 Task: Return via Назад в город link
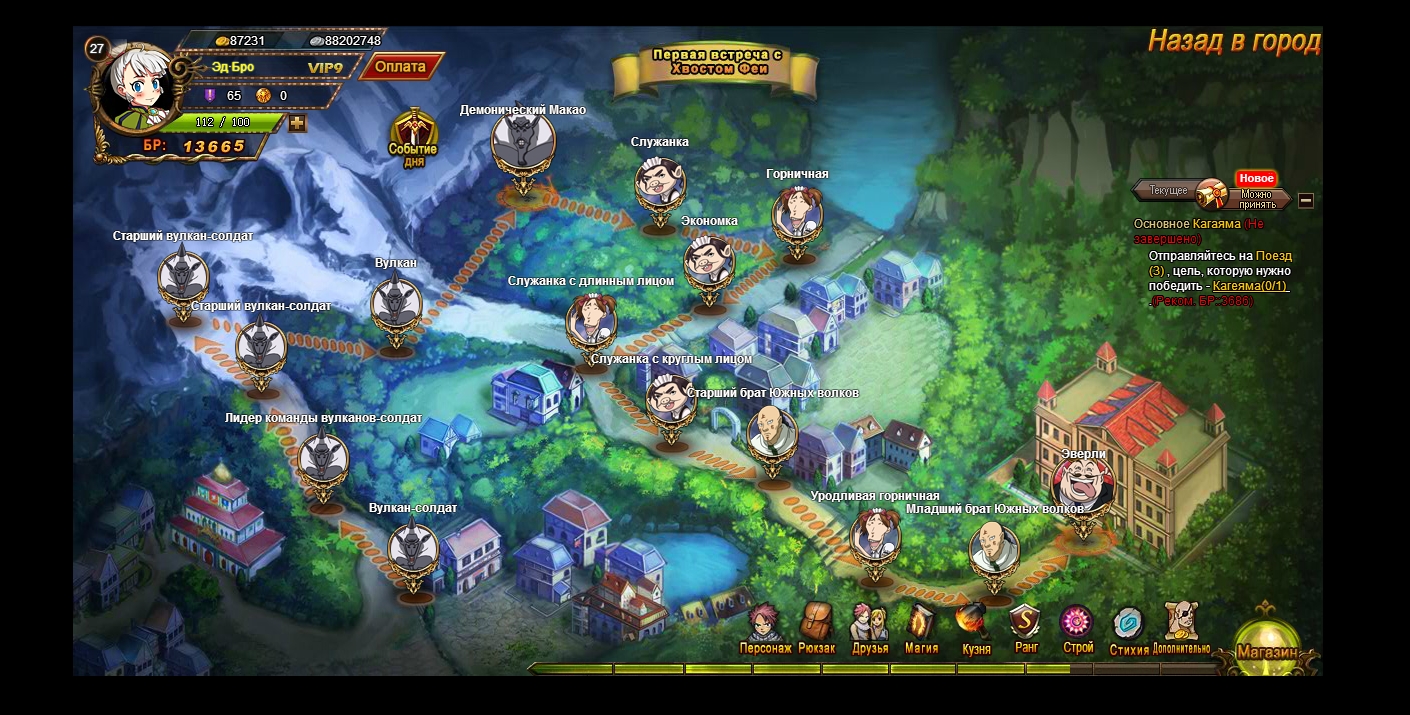1233,41
